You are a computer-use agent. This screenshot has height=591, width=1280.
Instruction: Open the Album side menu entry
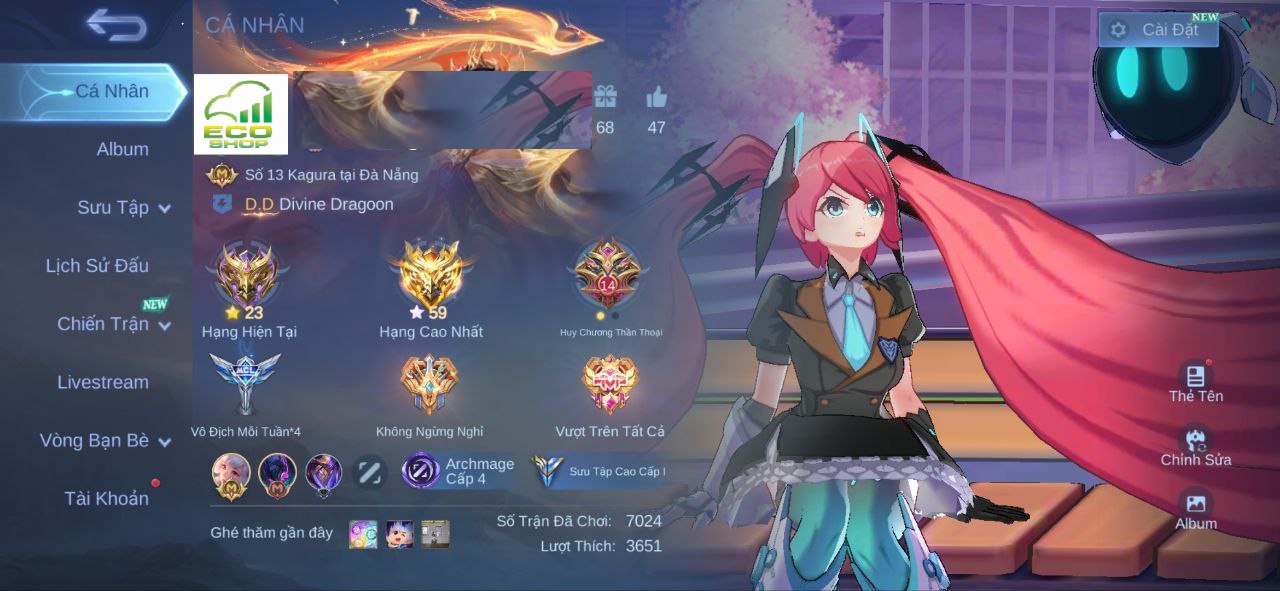(x=122, y=149)
